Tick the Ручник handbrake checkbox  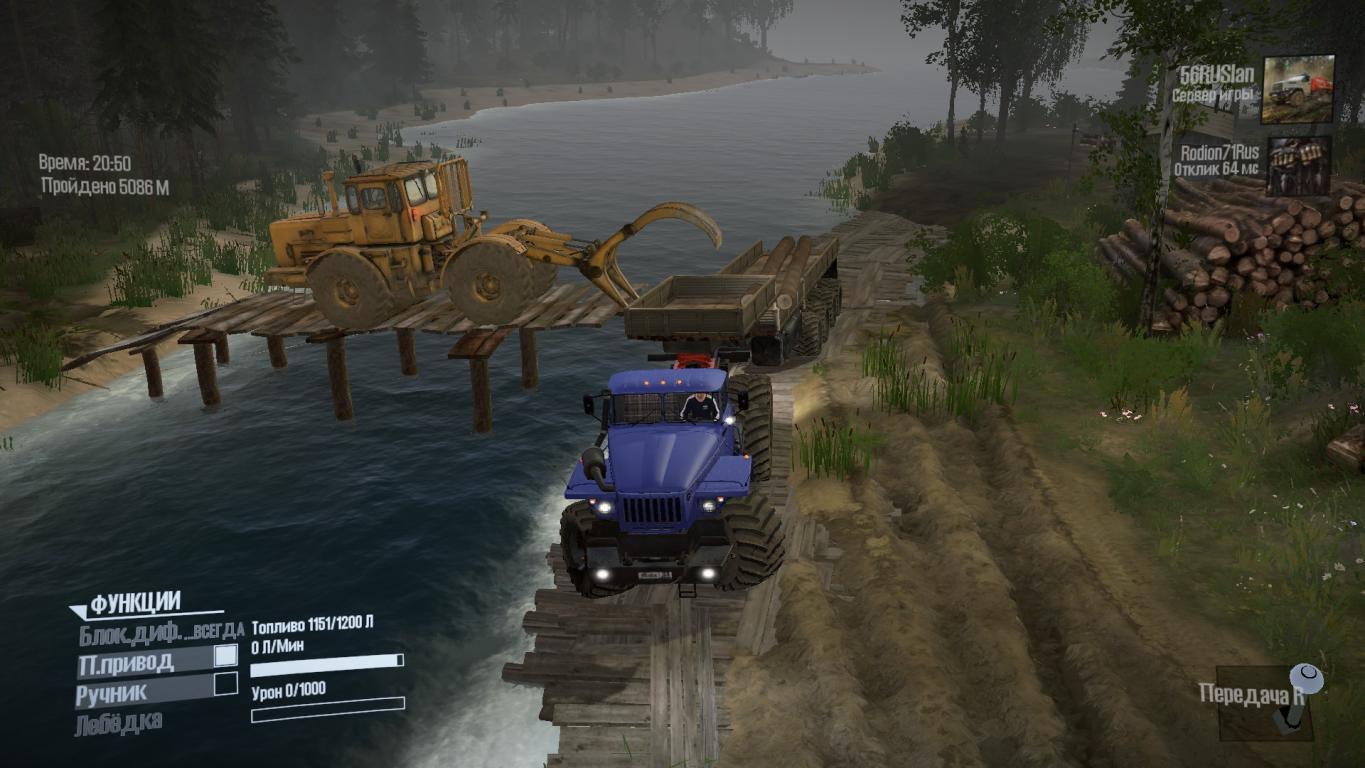(x=226, y=684)
